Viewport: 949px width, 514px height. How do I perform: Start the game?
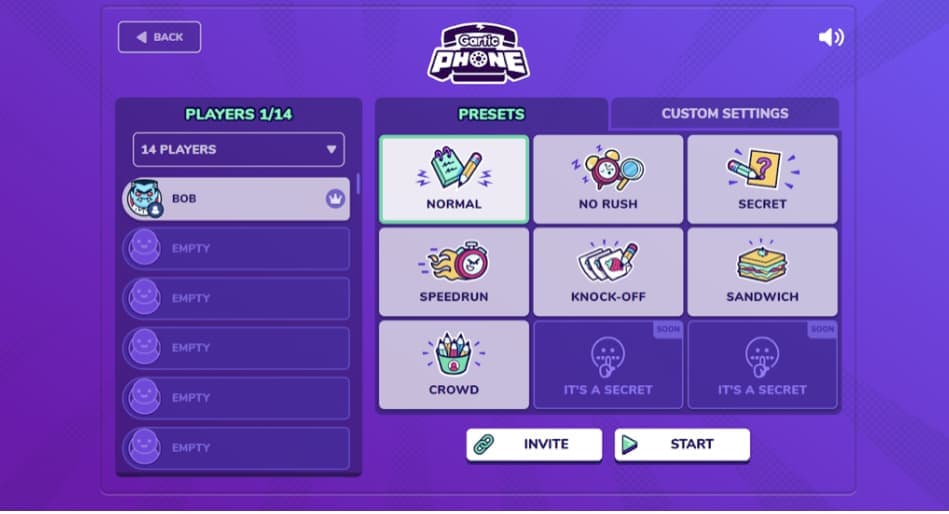click(682, 445)
